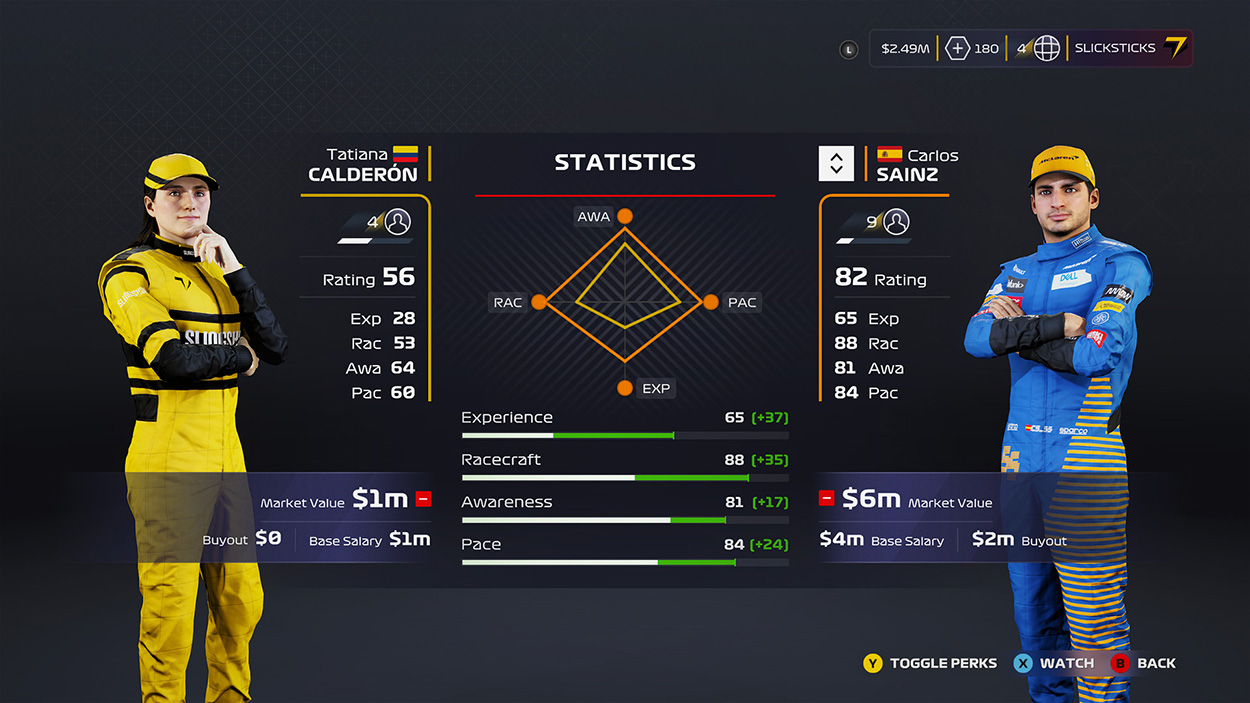The image size is (1250, 703).
Task: Click the up/down arrows beside Carlos Sainz
Action: coord(836,163)
